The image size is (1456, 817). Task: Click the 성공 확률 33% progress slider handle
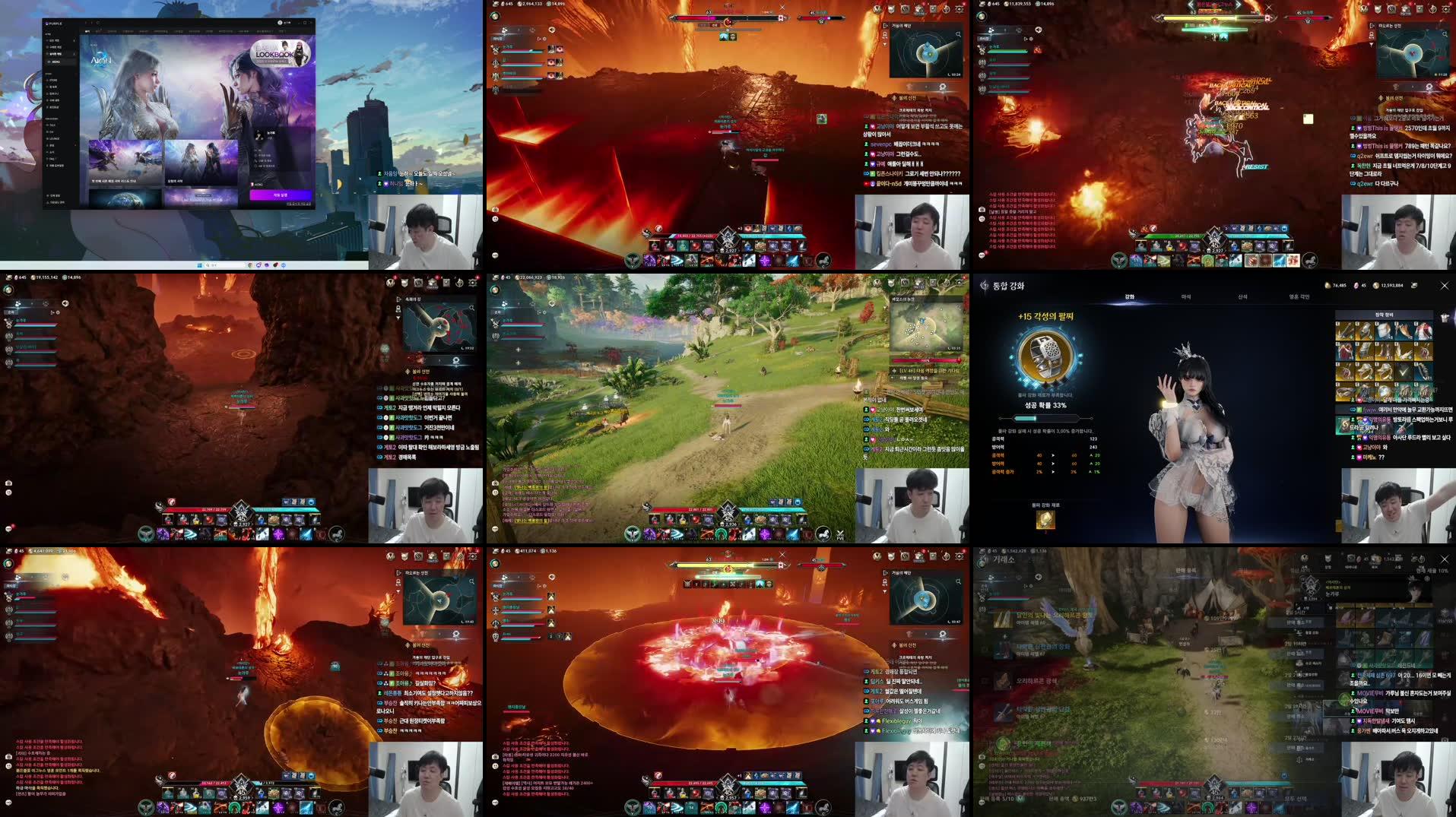coord(1036,418)
